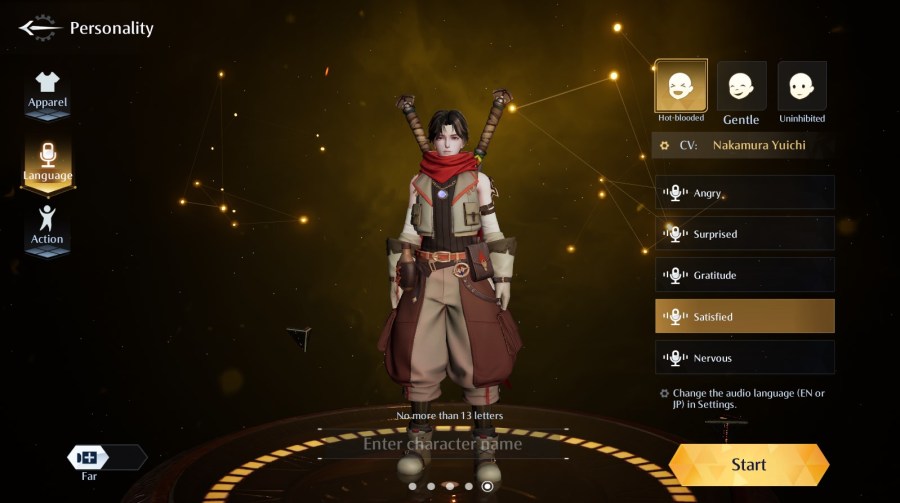The width and height of the screenshot is (900, 503).
Task: Play the Nervous voice sample
Action: click(744, 357)
